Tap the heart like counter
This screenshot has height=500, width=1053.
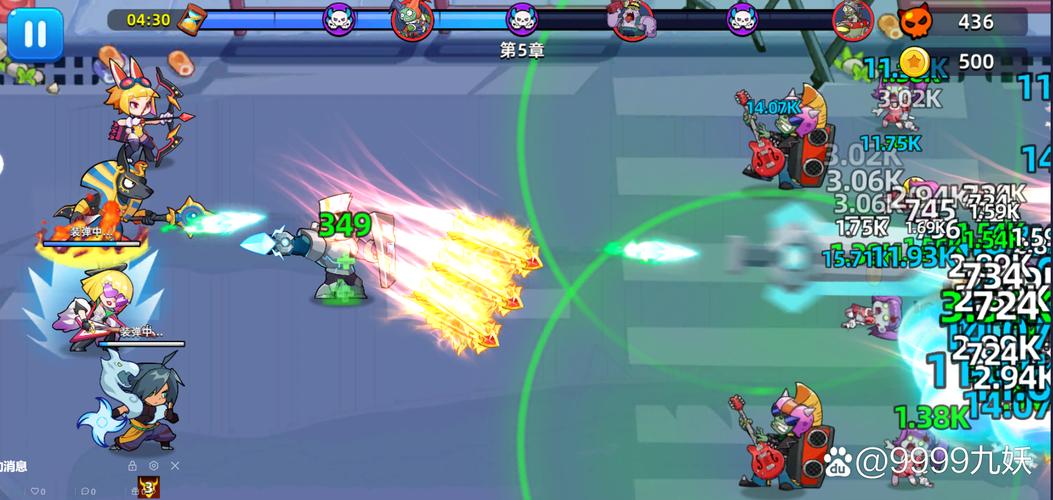click(38, 491)
